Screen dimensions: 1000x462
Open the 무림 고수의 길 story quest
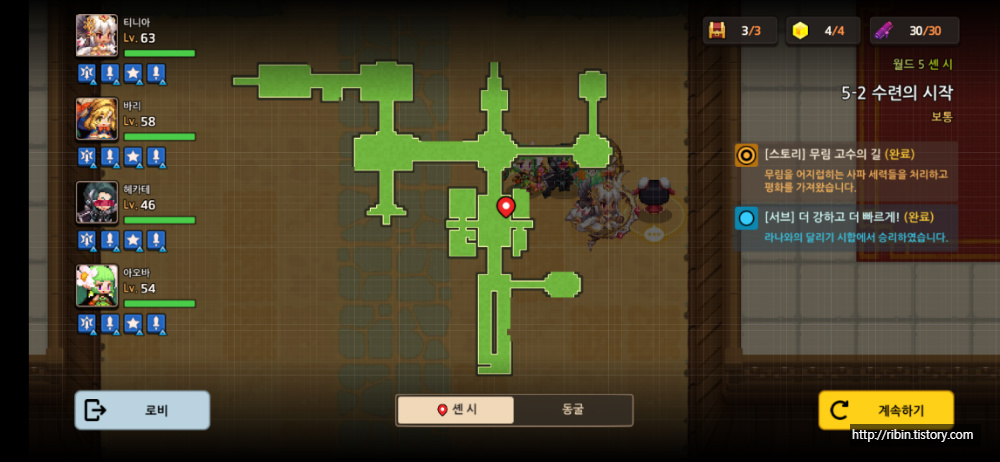pos(845,169)
